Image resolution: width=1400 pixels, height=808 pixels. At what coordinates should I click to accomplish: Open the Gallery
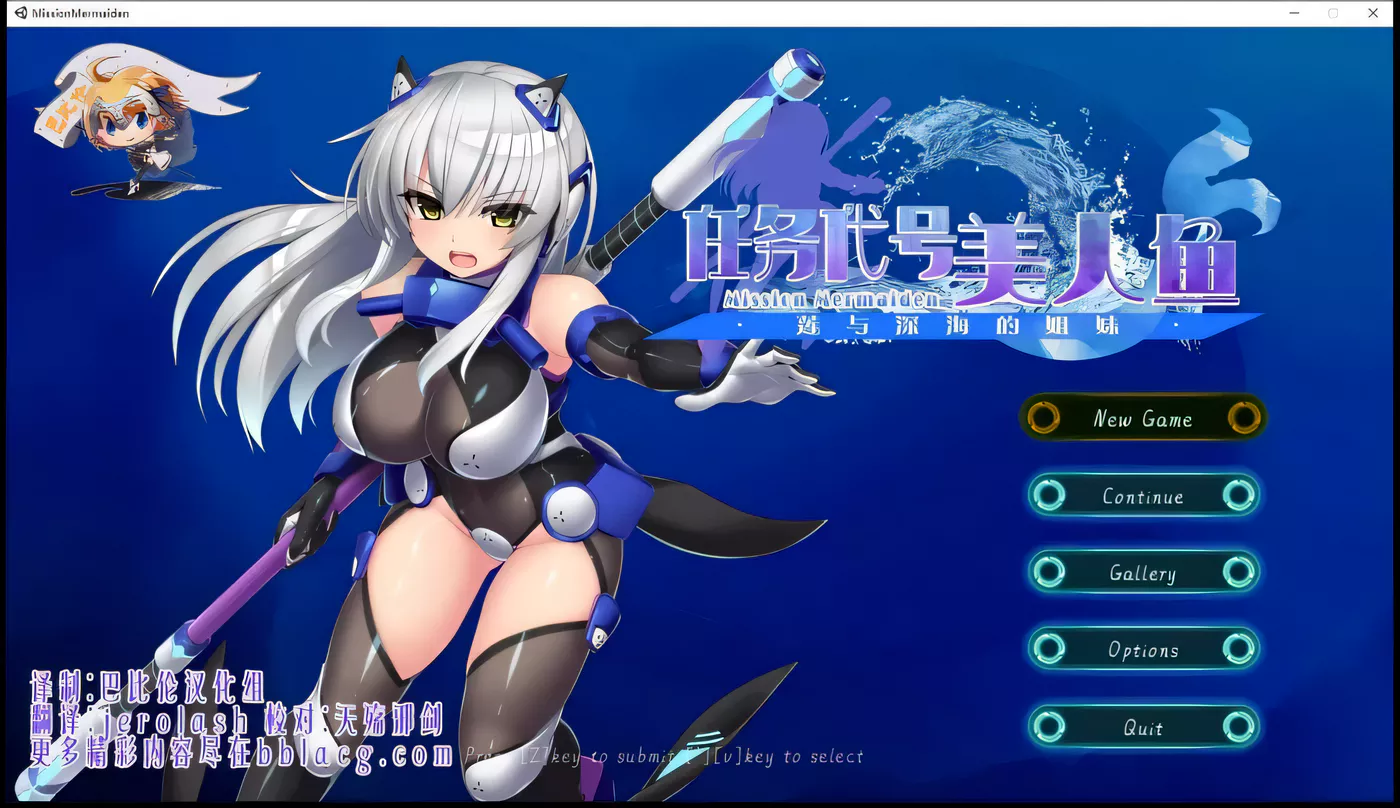click(x=1143, y=573)
